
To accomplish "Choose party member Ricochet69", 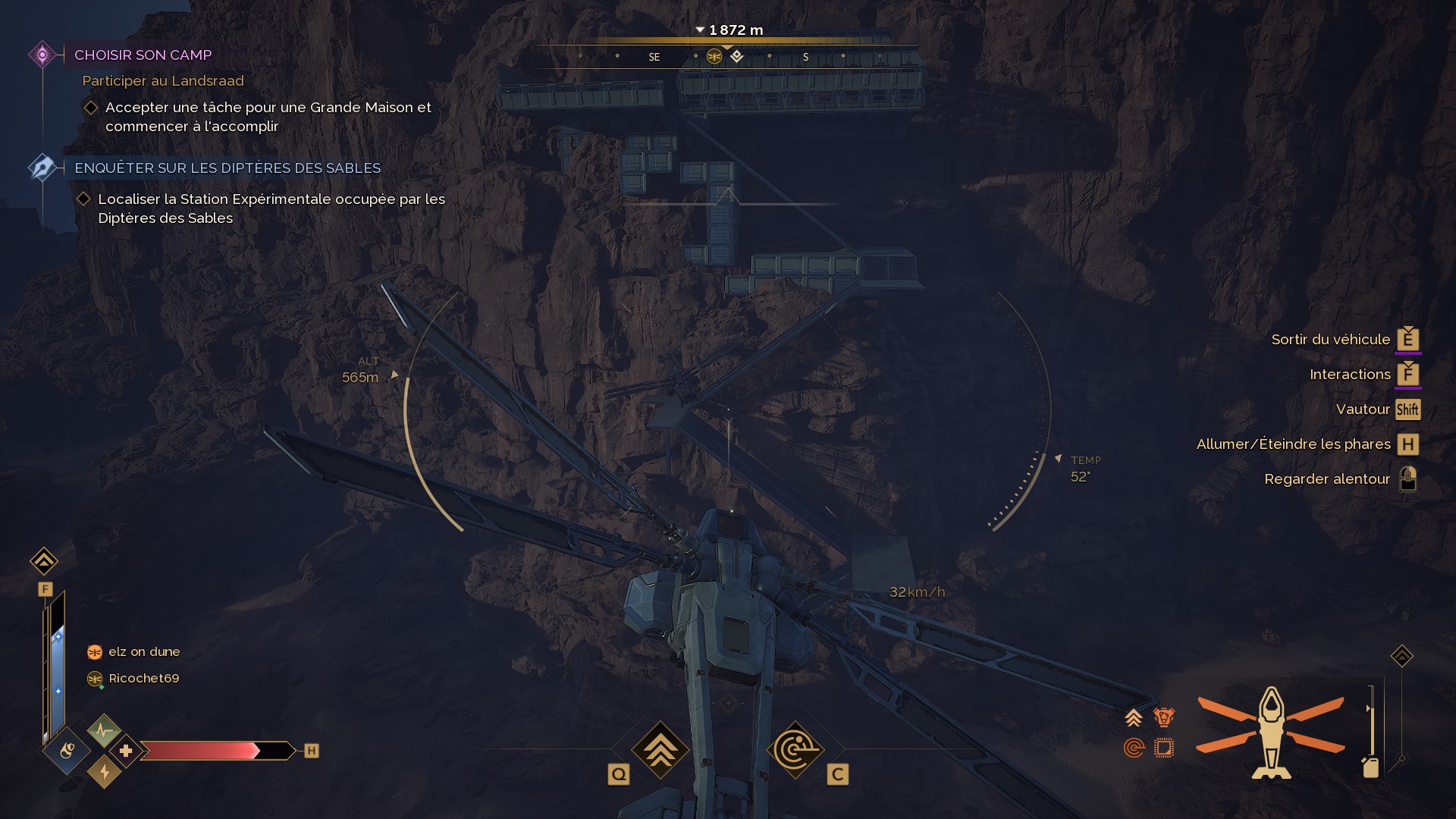I will (143, 678).
